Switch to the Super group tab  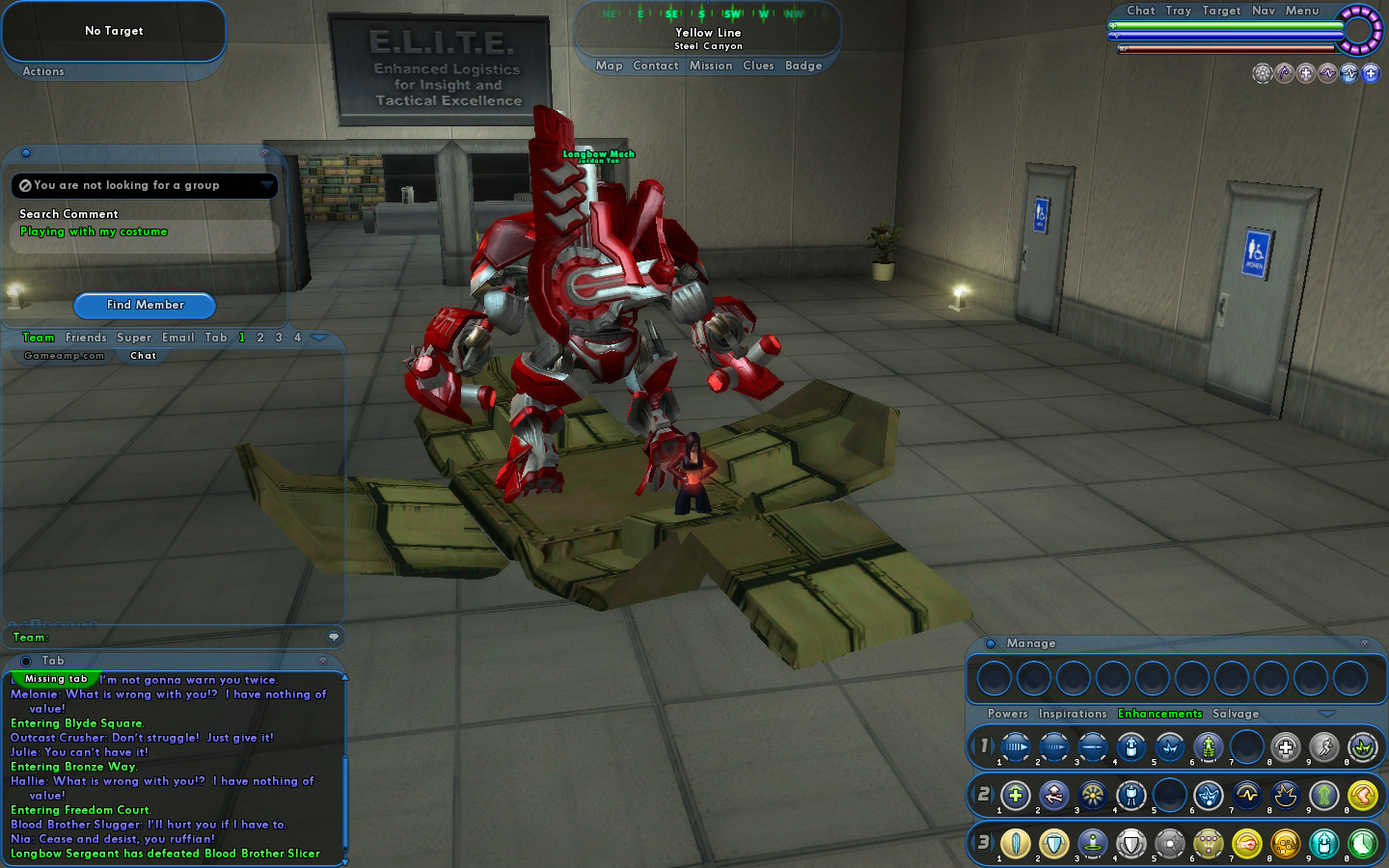(x=134, y=338)
